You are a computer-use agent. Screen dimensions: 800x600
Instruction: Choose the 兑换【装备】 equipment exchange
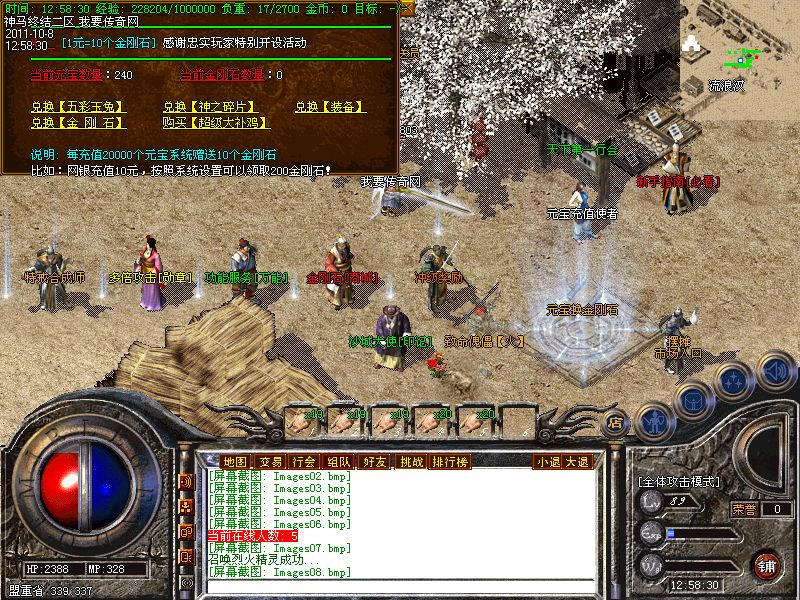tap(329, 107)
